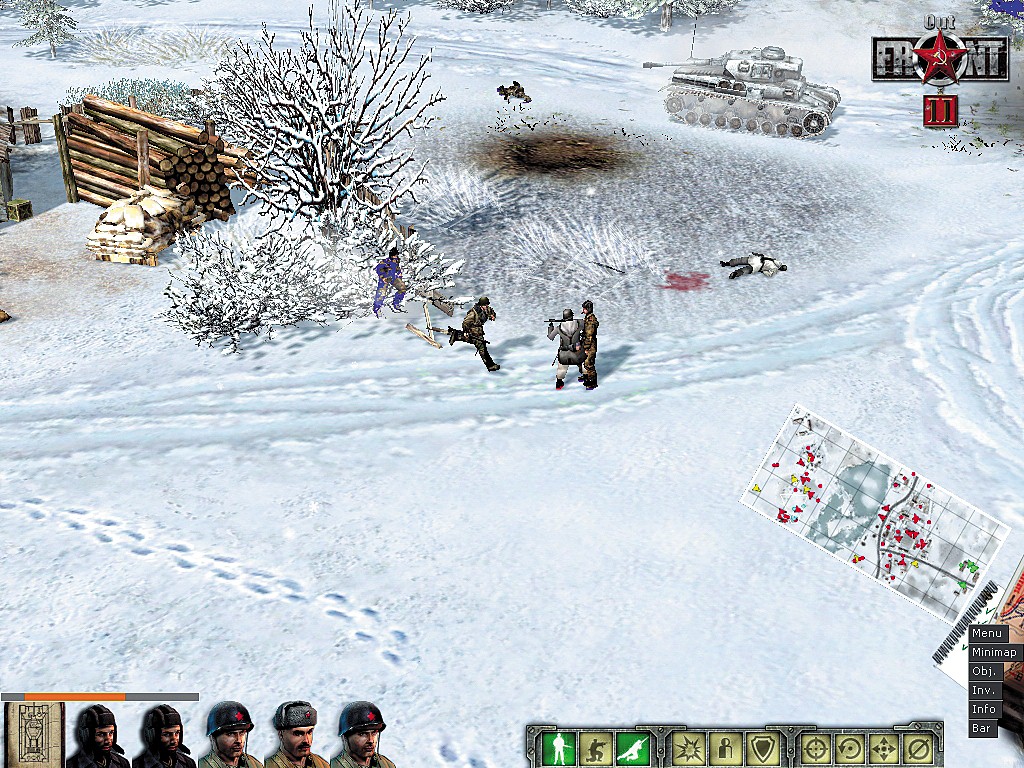Select the mustached soldier in fur hat
The width and height of the screenshot is (1024, 768).
point(296,735)
